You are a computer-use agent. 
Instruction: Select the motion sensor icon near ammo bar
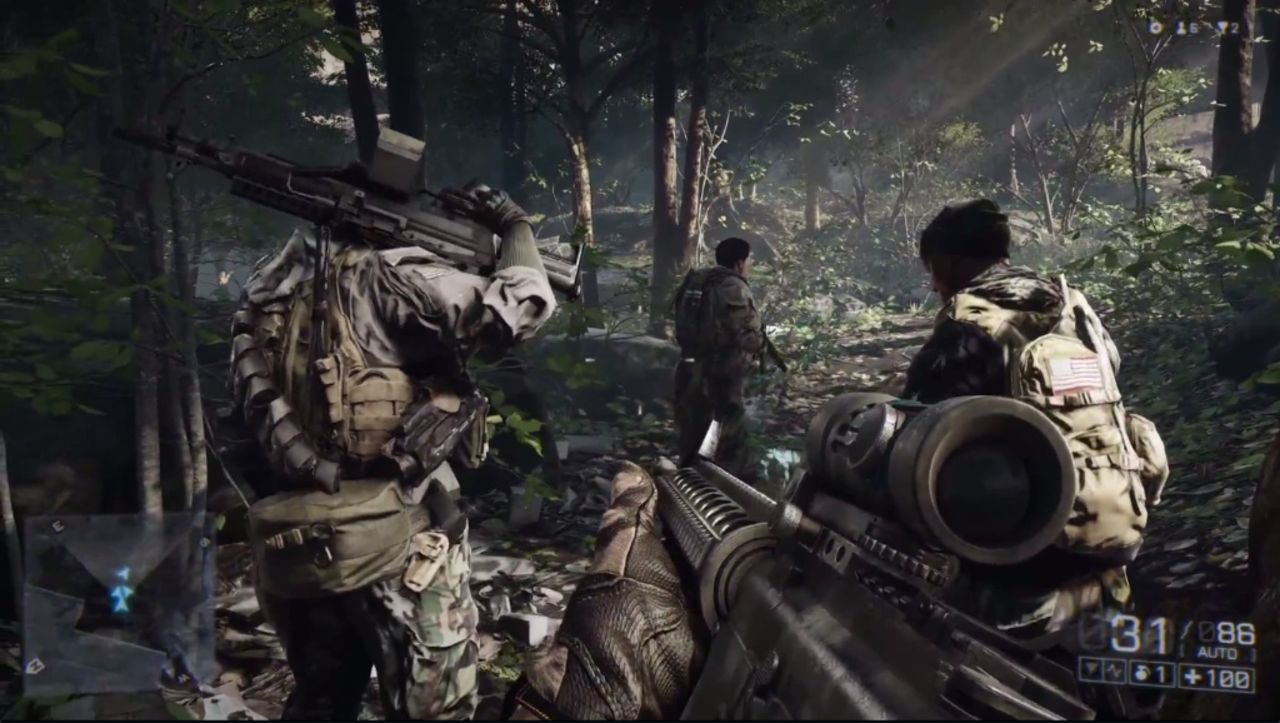click(x=1115, y=672)
